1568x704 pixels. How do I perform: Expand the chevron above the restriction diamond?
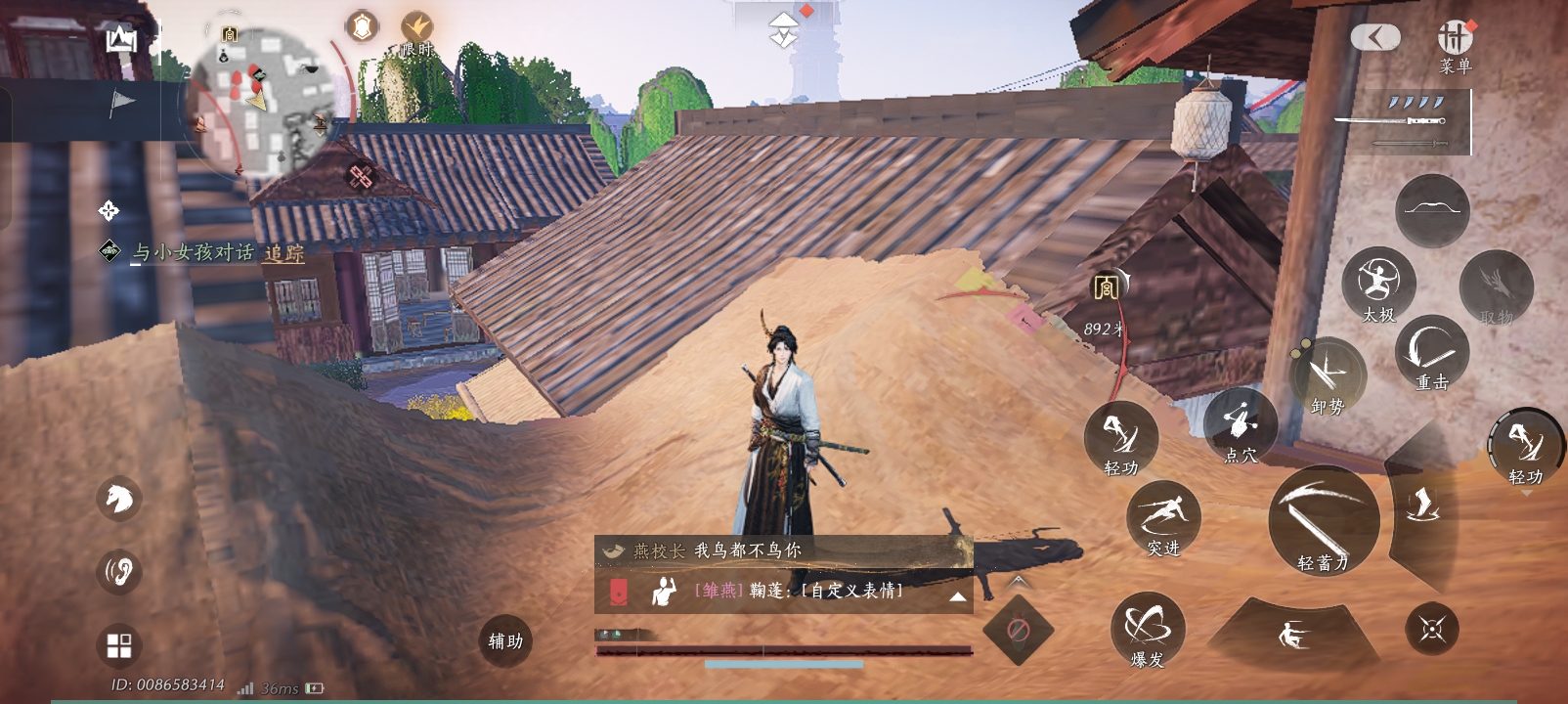(1018, 583)
